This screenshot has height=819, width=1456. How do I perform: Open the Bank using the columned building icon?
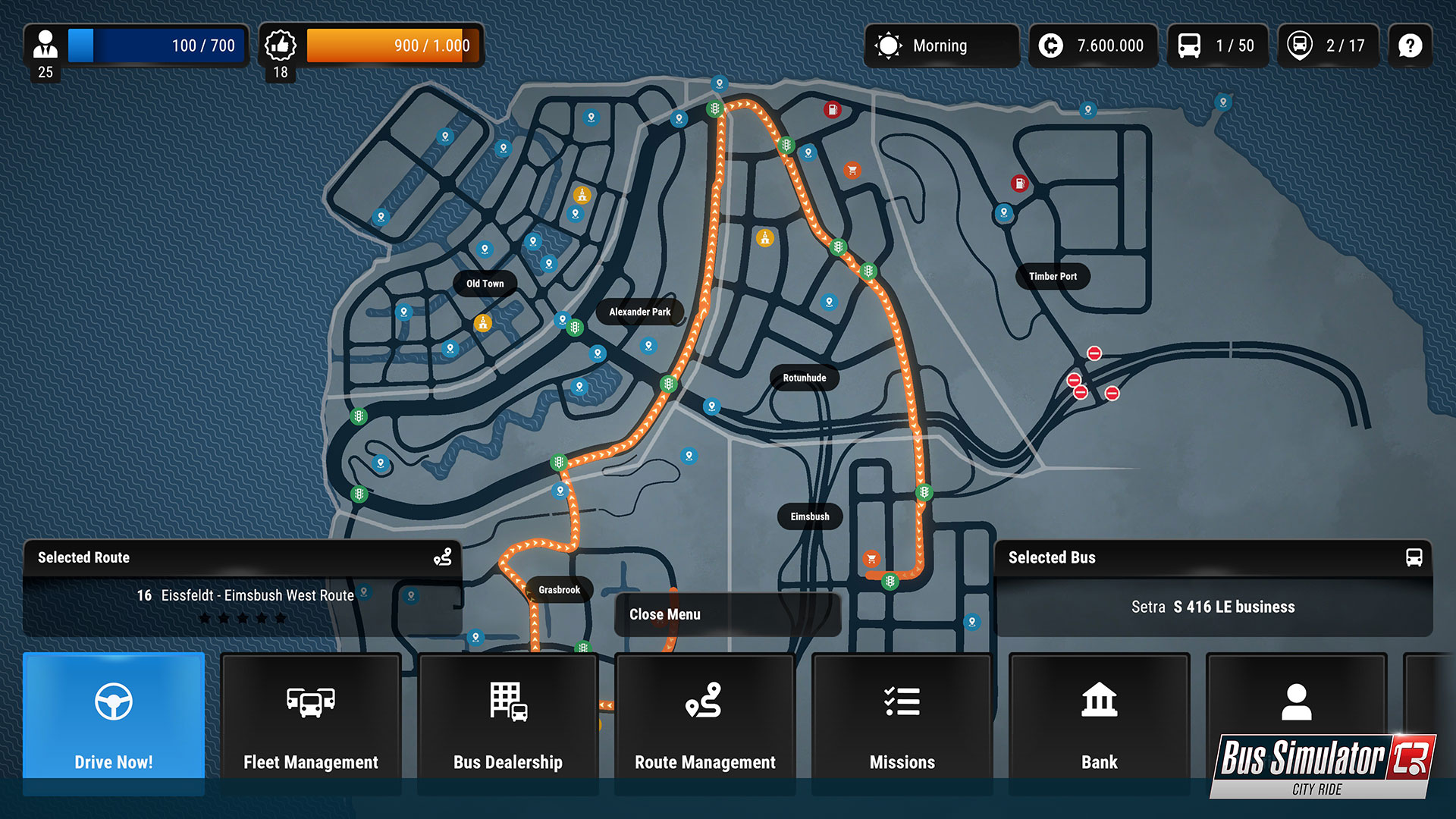[1098, 701]
